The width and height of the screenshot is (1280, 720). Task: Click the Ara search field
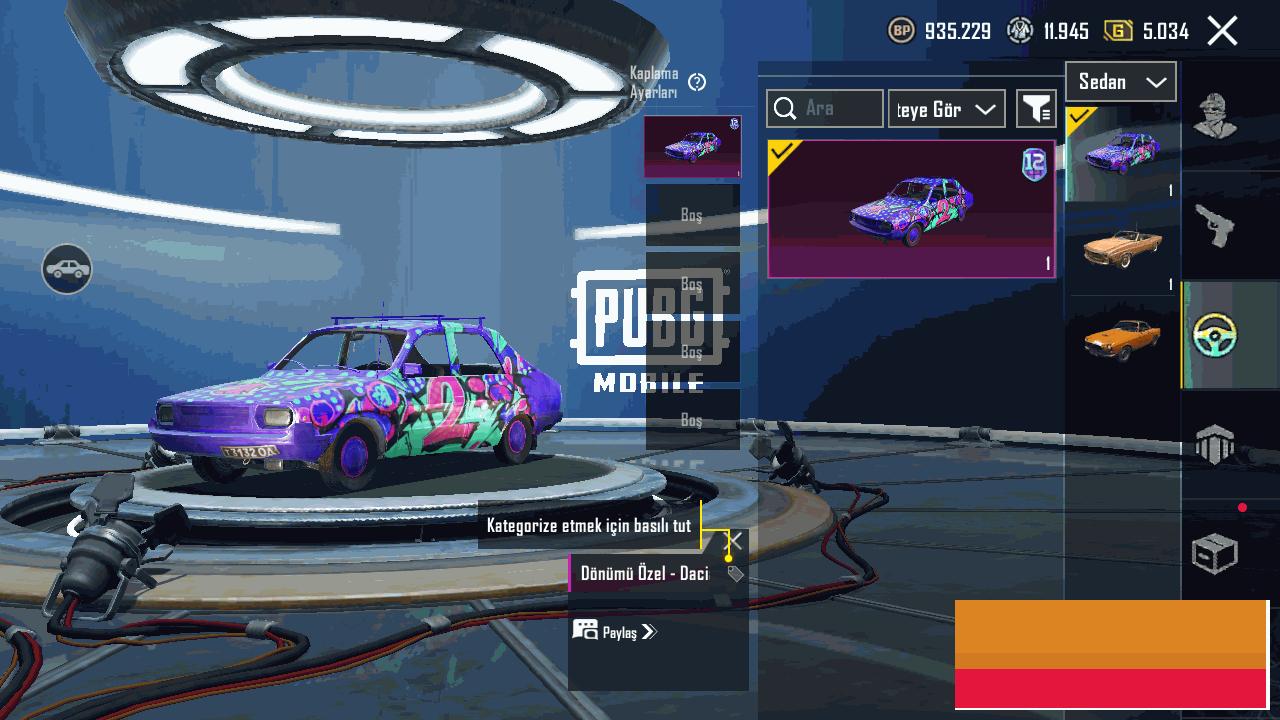click(825, 108)
